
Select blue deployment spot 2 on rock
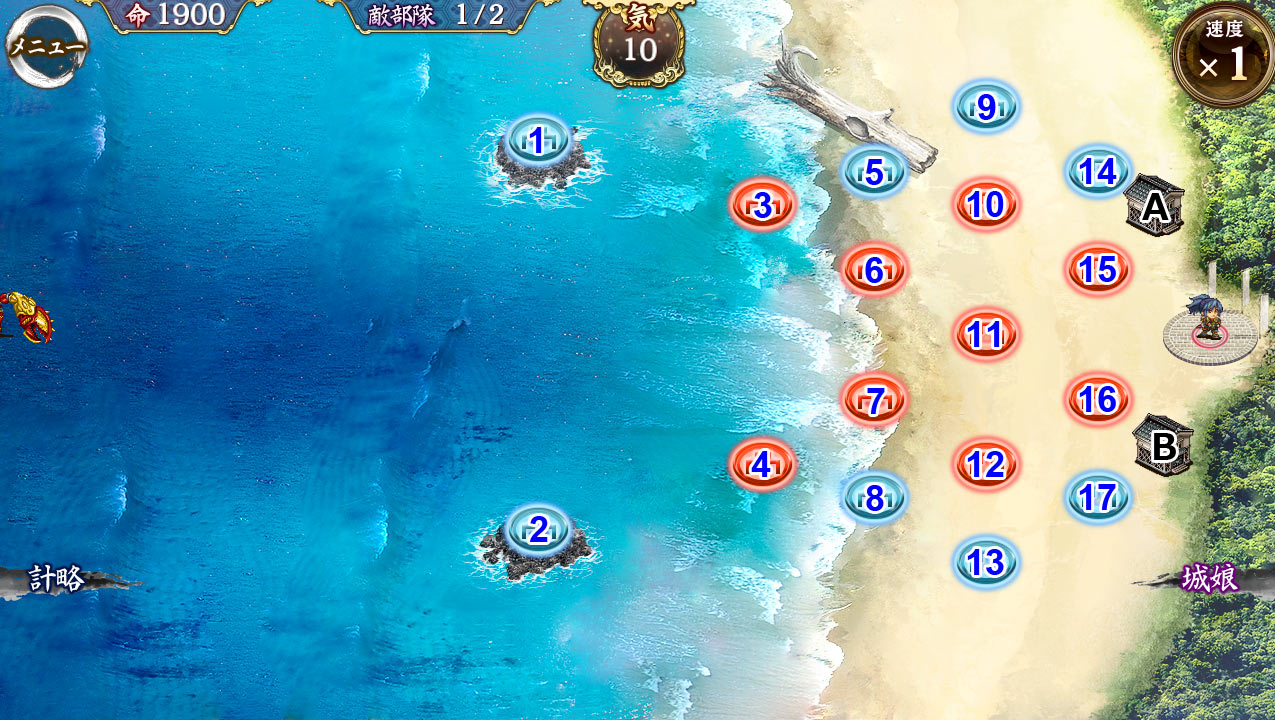pyautogui.click(x=538, y=530)
